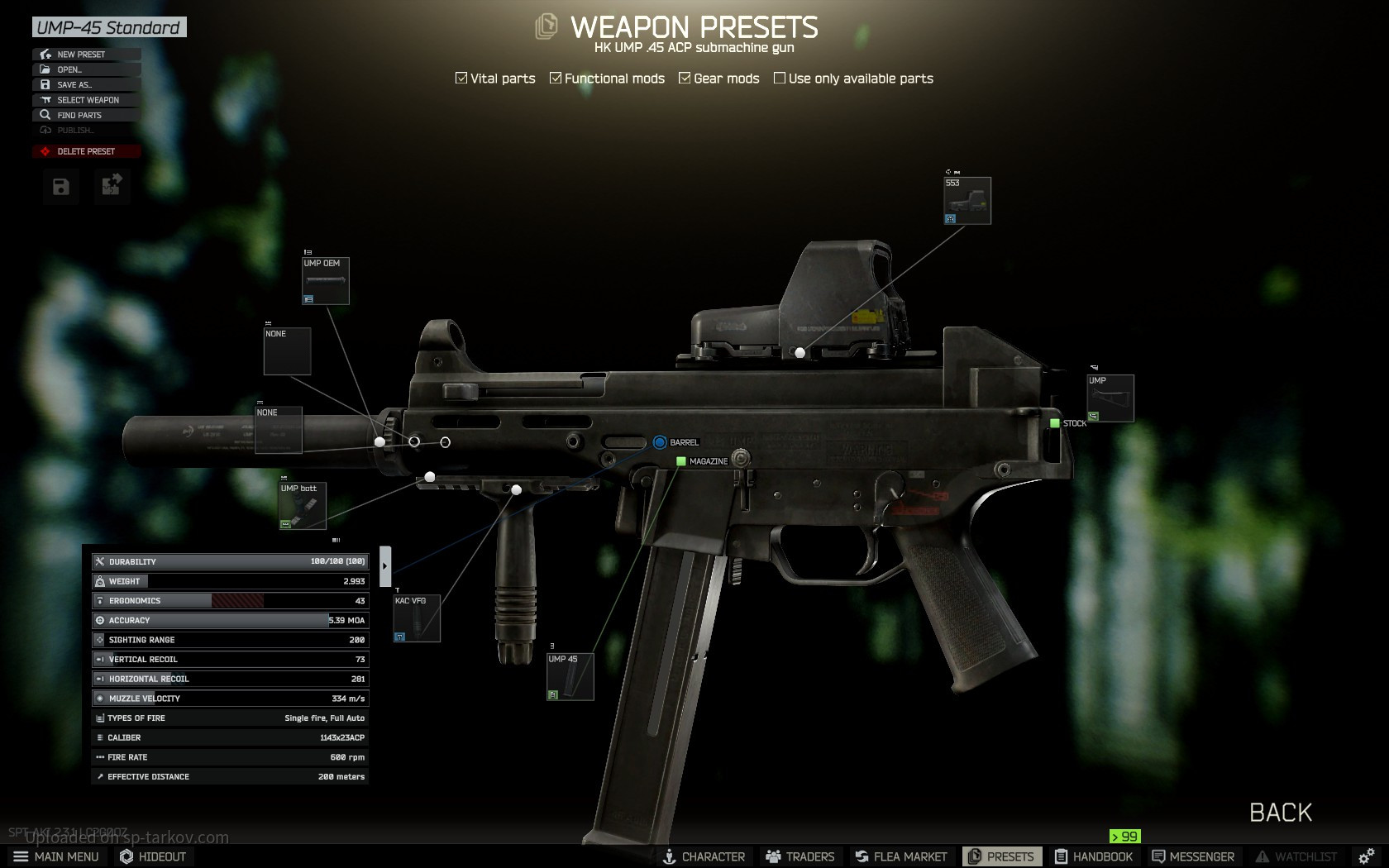Choose the UMP 45 magazine slot
Screen dimensions: 1389x868
click(570, 676)
